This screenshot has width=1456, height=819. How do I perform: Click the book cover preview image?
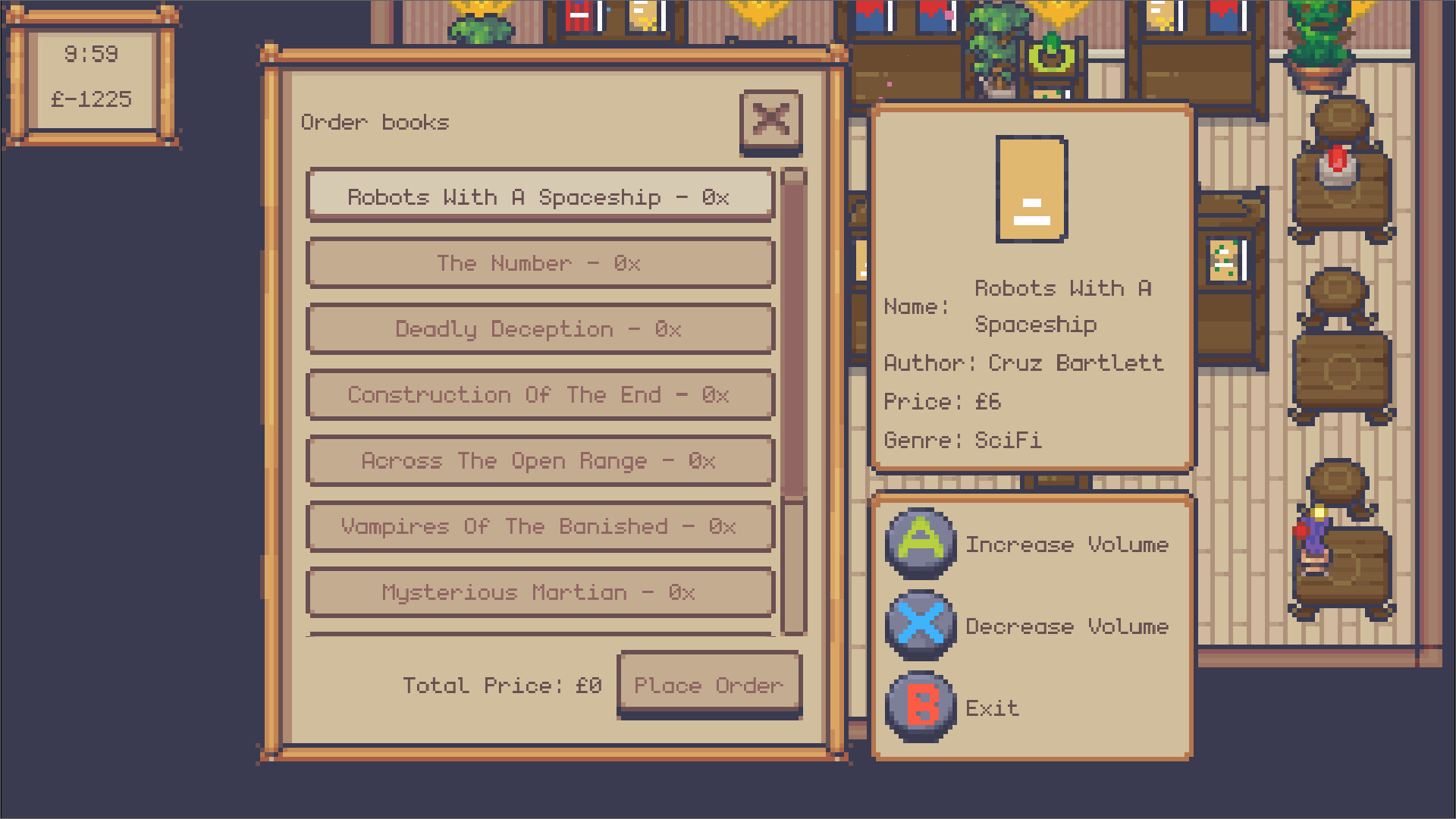click(1031, 187)
